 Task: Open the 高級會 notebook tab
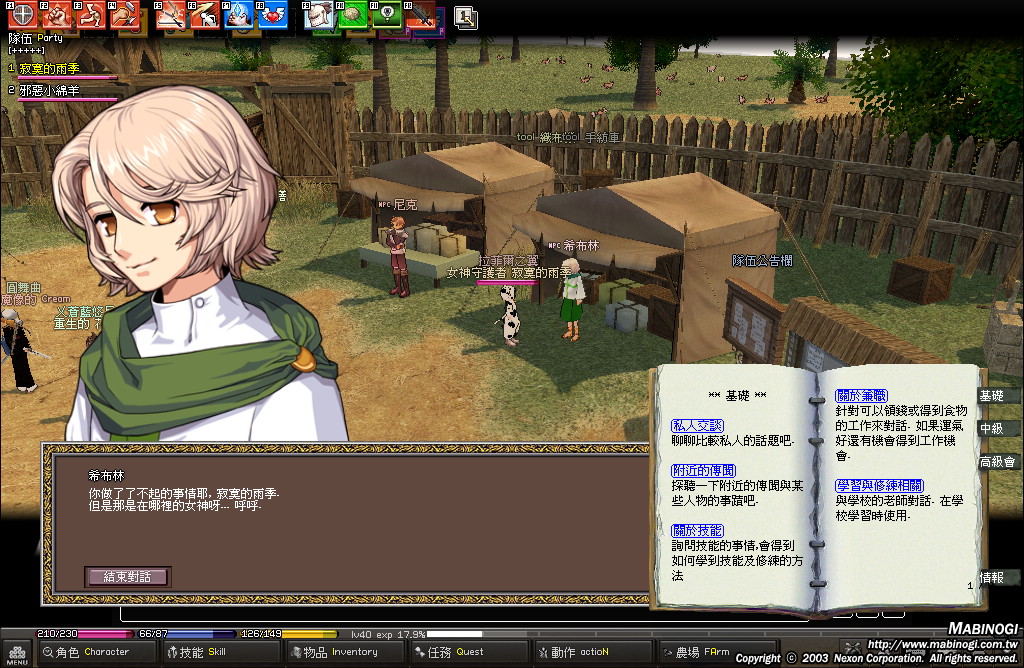(x=997, y=462)
